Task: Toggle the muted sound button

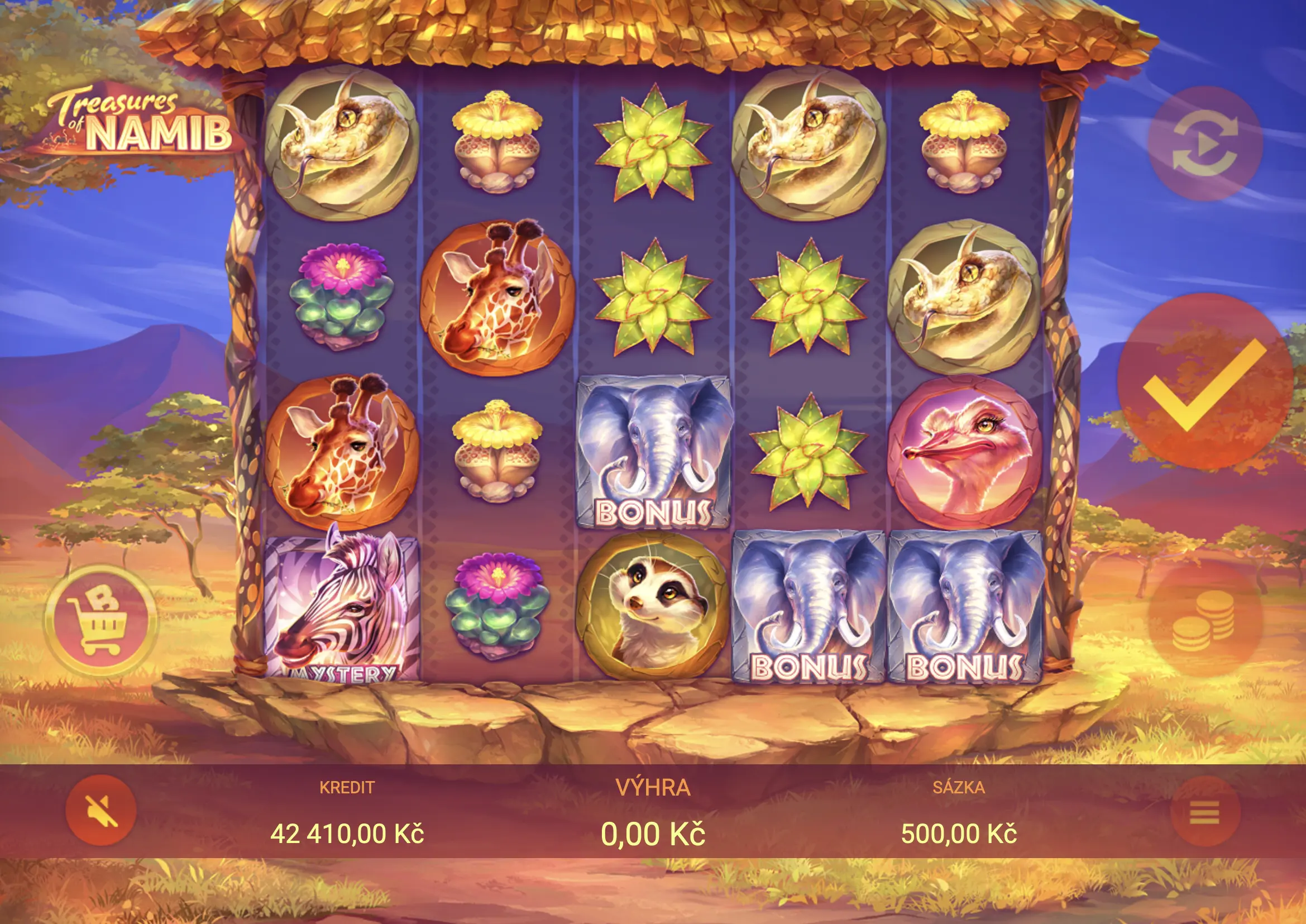Action: 101,810
